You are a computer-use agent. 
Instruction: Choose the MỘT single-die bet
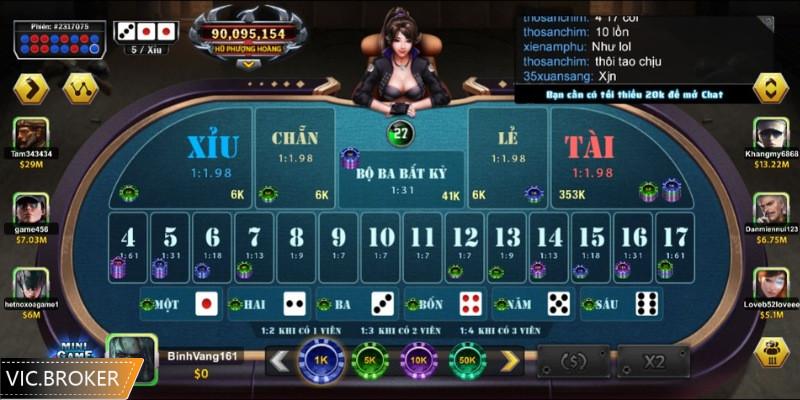[182, 304]
